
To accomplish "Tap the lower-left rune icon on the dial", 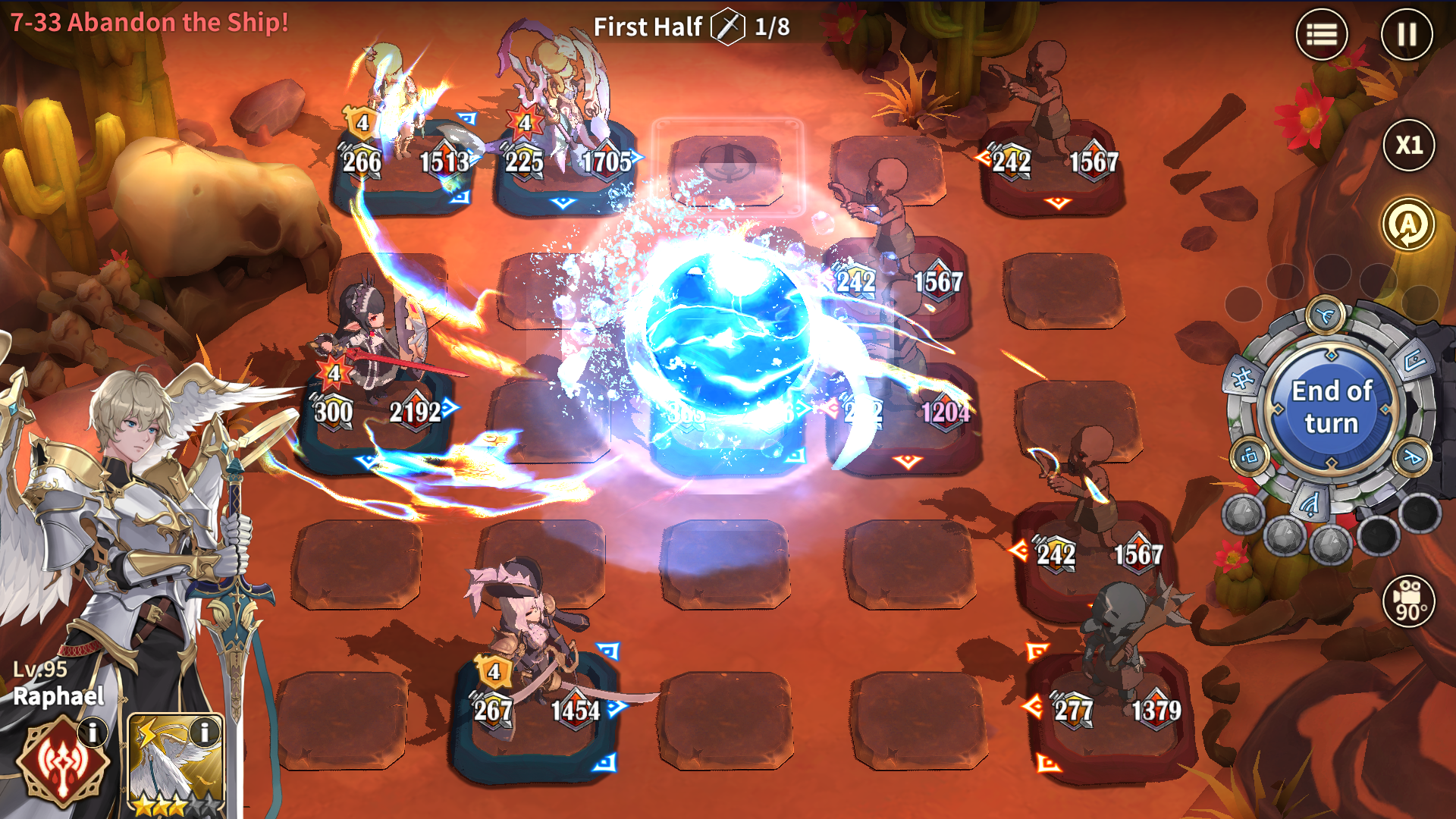I will (x=1250, y=457).
